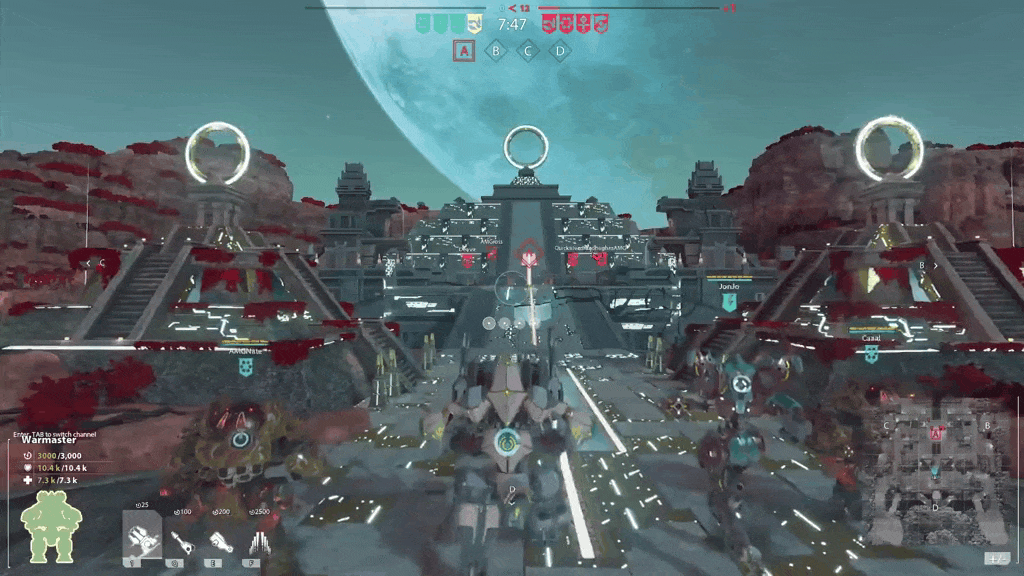Select capture point C diamond at top

click(528, 50)
